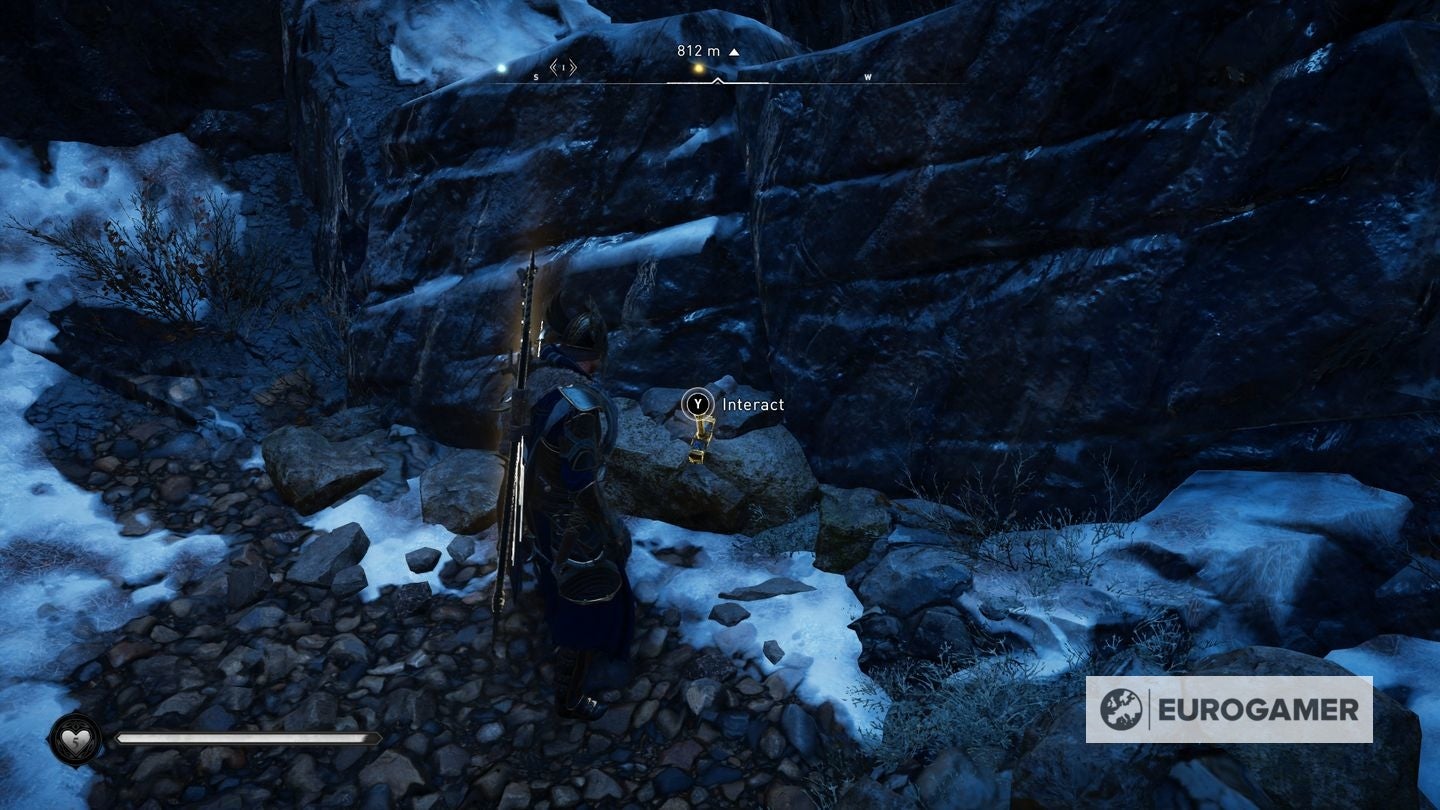Click the W cardinal direction on the compass
This screenshot has width=1440, height=810.
tap(867, 76)
